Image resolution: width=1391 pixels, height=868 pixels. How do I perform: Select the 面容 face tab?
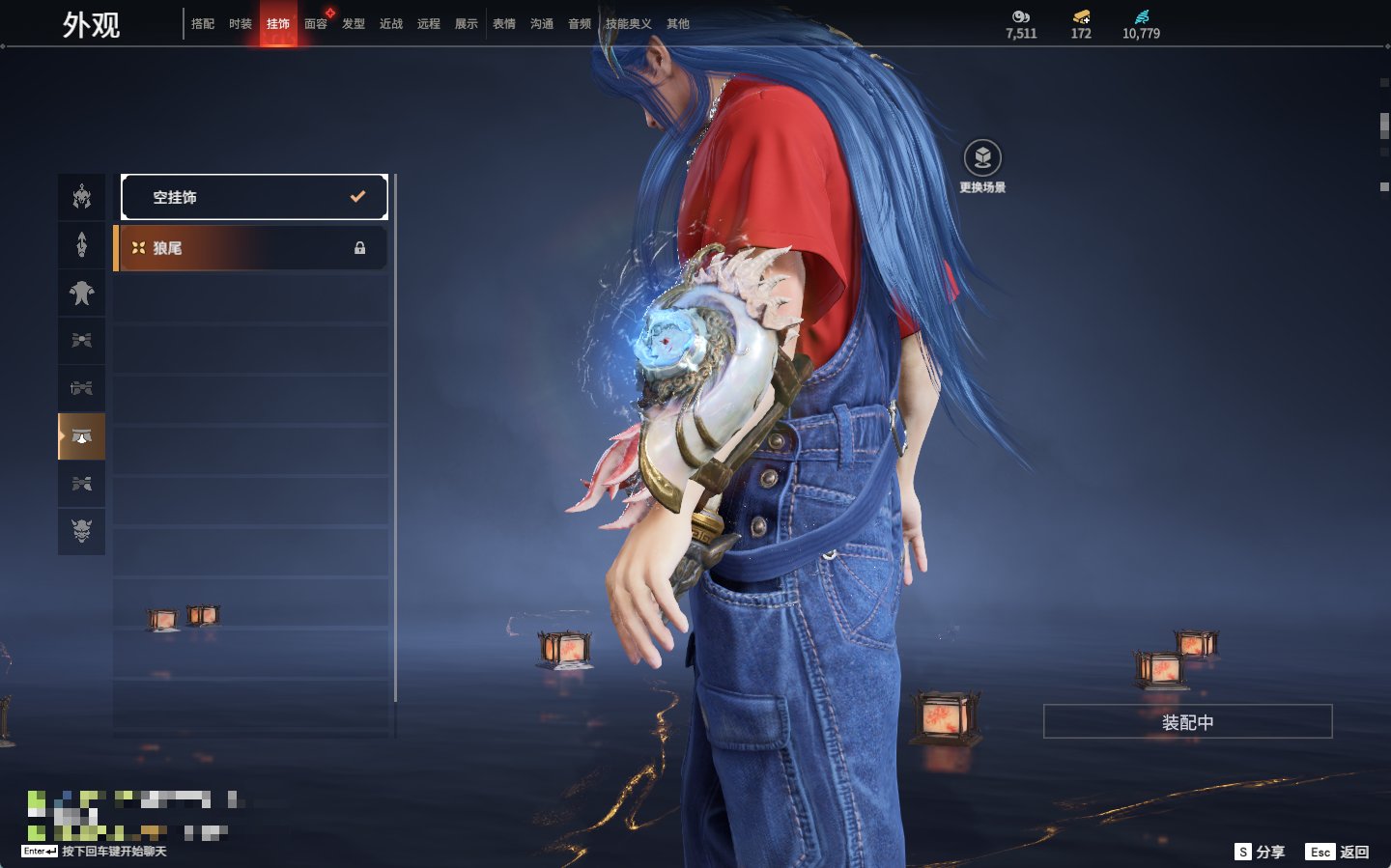click(x=316, y=24)
